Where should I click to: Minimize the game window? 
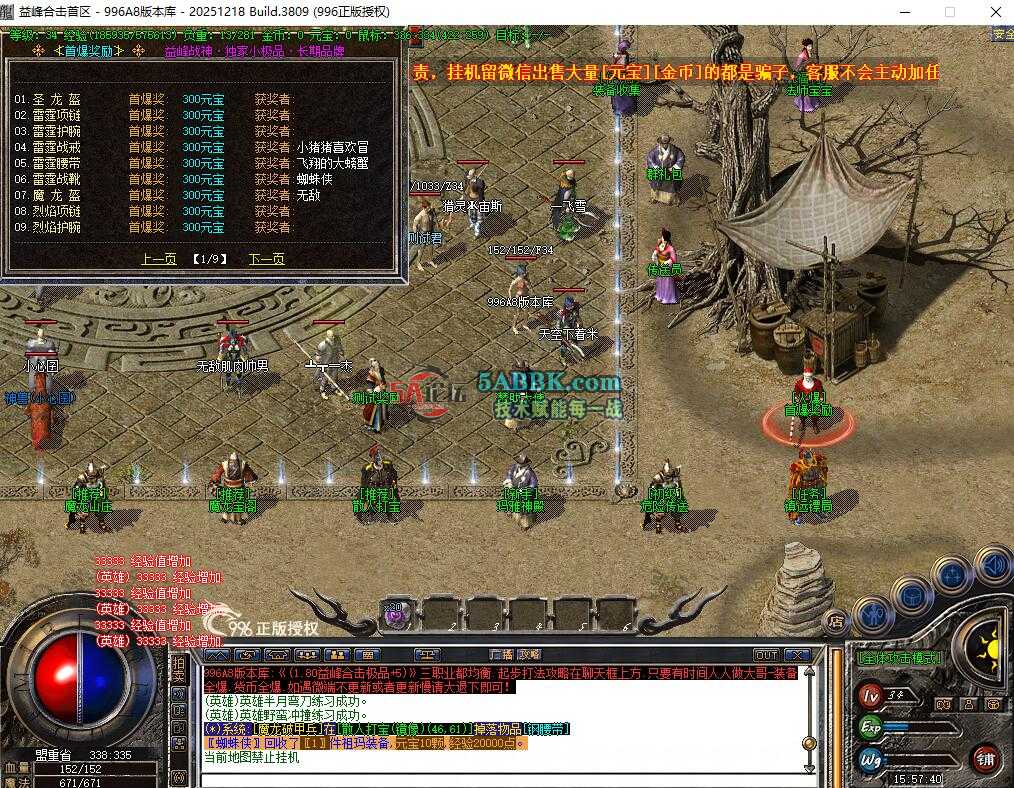coord(904,12)
